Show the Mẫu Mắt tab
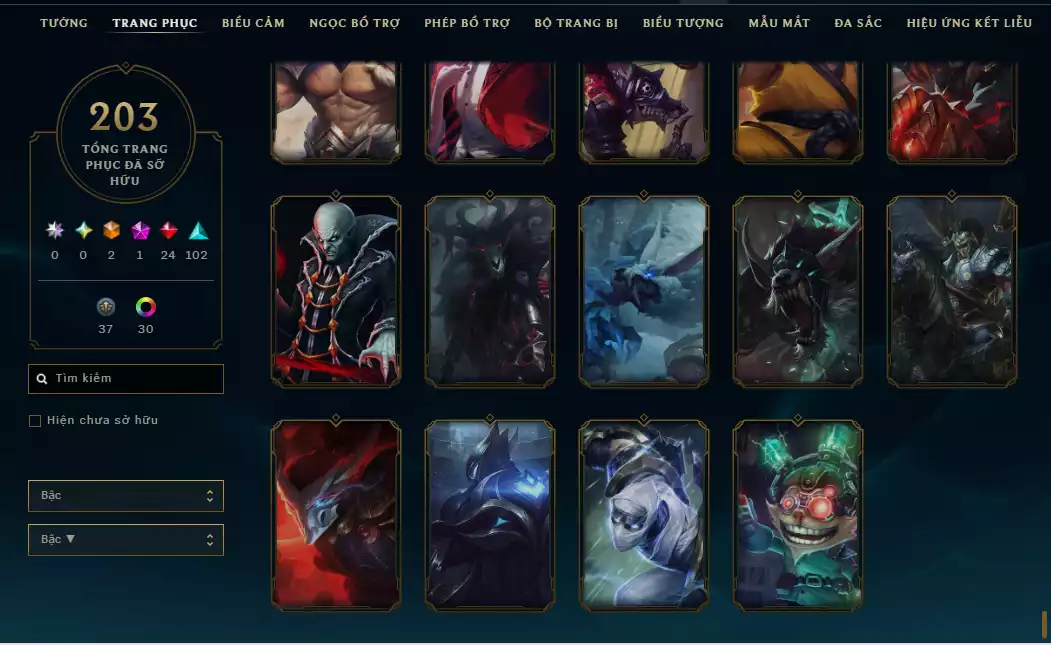 (779, 23)
